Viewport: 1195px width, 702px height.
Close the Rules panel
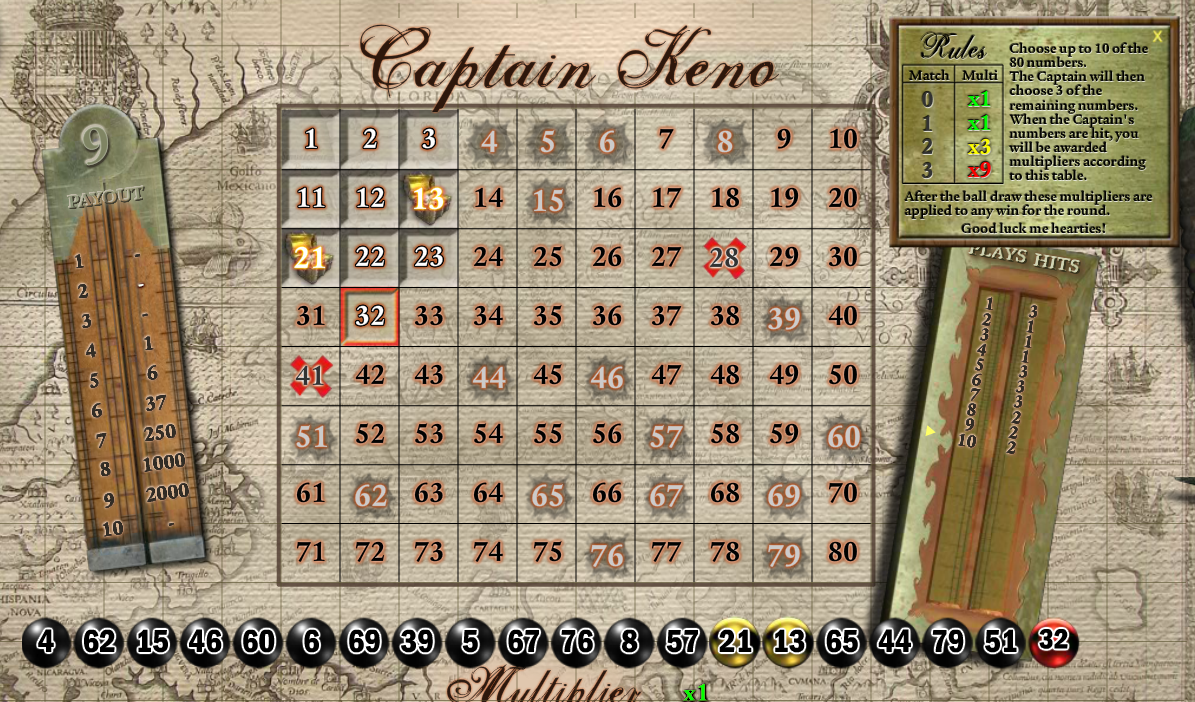pos(1157,37)
